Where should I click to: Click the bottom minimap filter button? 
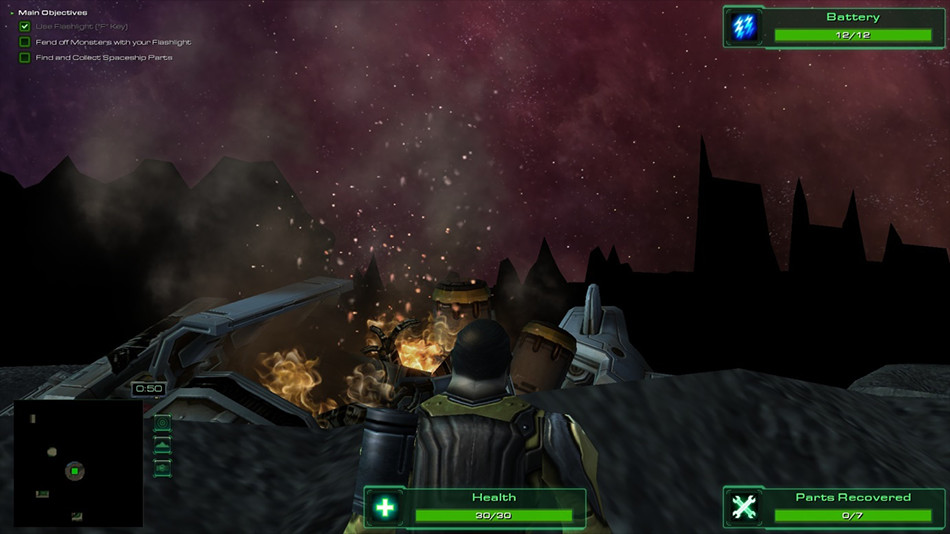pyautogui.click(x=162, y=467)
